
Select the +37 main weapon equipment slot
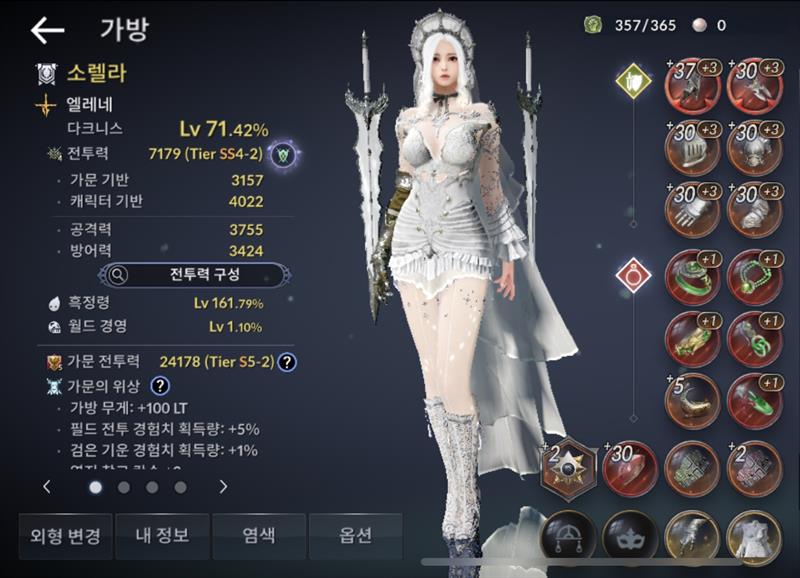pos(693,85)
